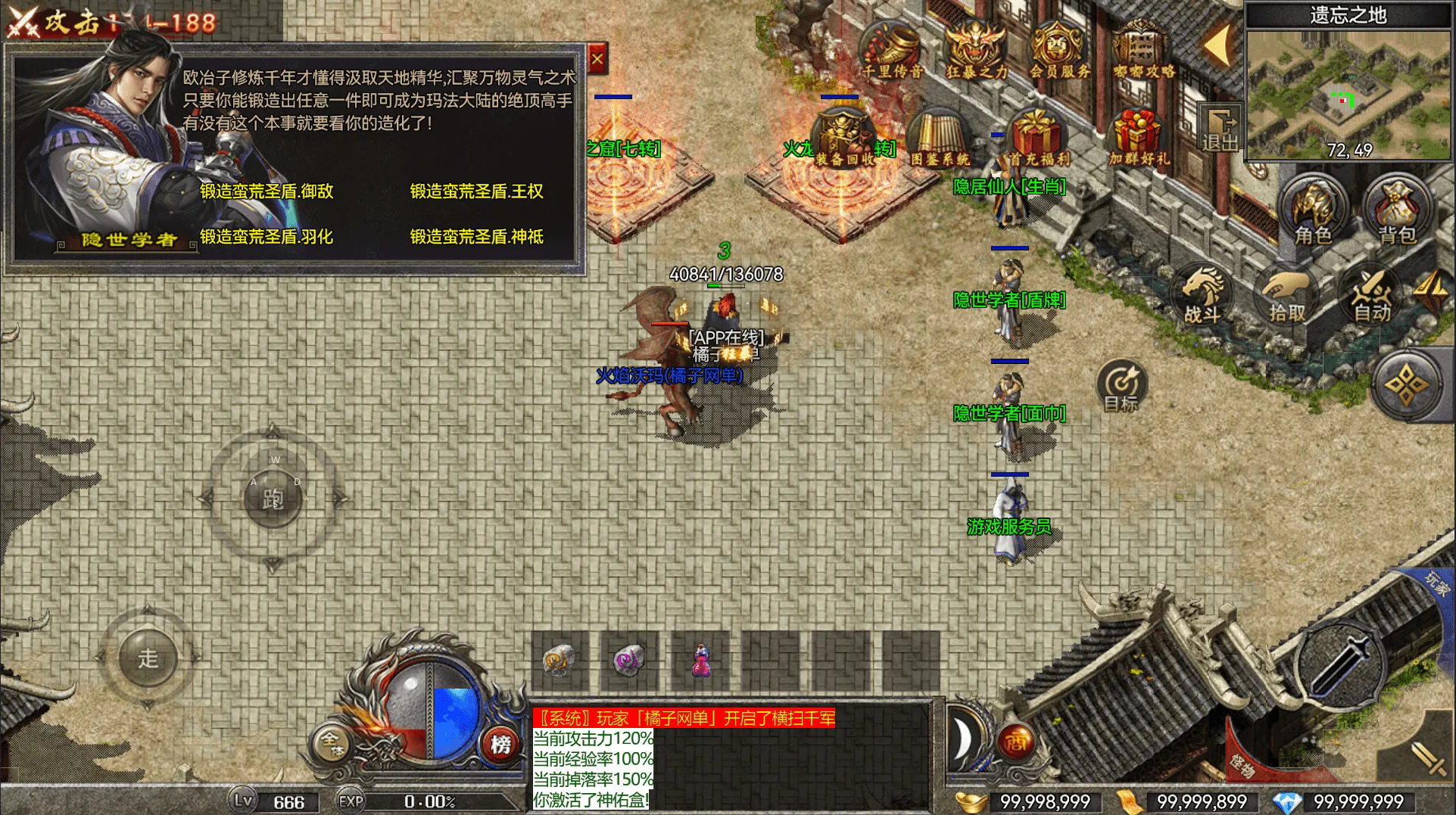Select 锻造蛮荒圣盾.王权 forging option

pyautogui.click(x=476, y=191)
